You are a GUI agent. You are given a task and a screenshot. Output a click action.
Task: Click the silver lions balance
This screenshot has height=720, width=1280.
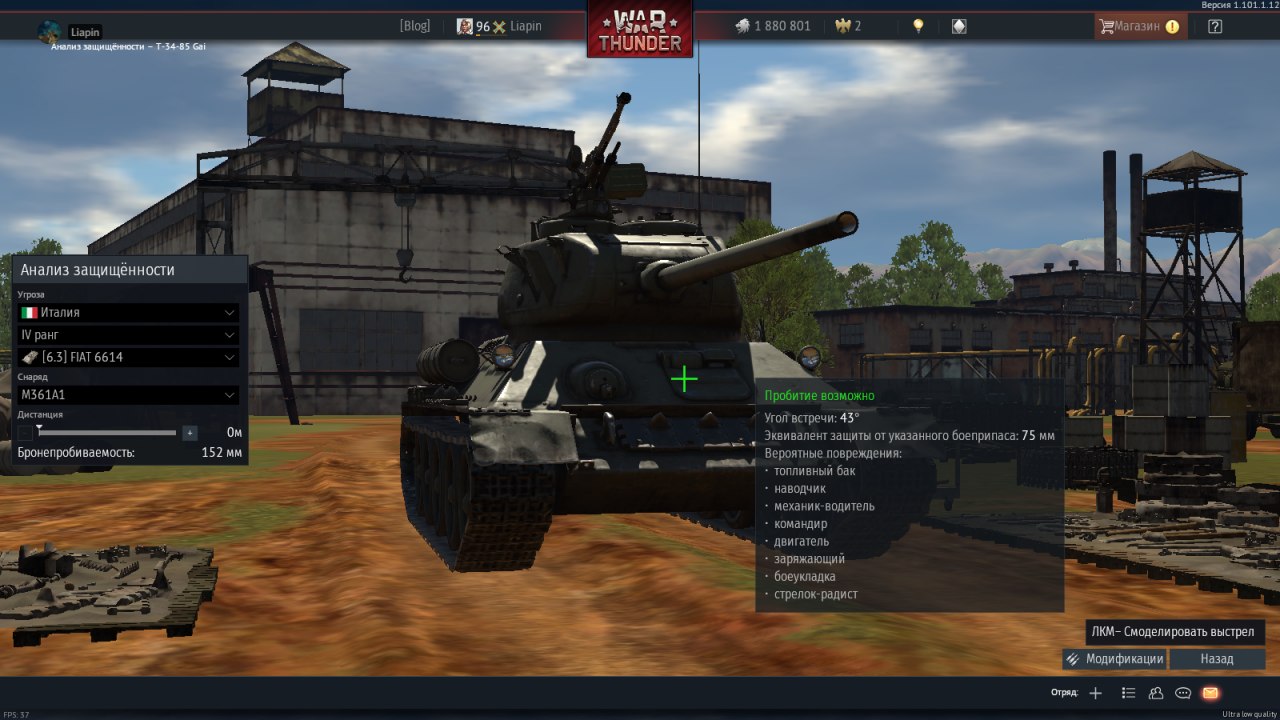[x=773, y=26]
